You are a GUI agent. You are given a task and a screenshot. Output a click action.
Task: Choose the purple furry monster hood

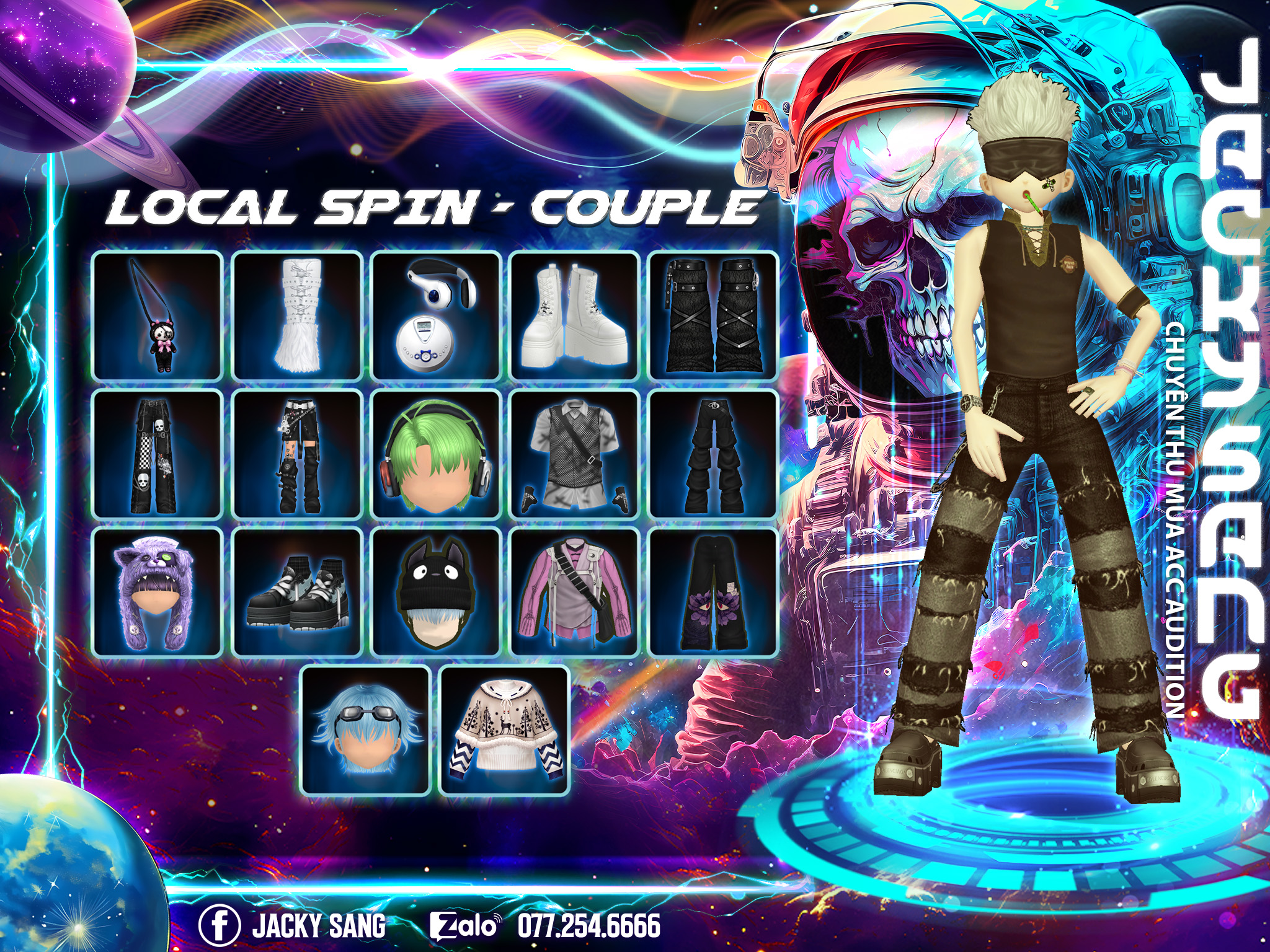tap(158, 593)
